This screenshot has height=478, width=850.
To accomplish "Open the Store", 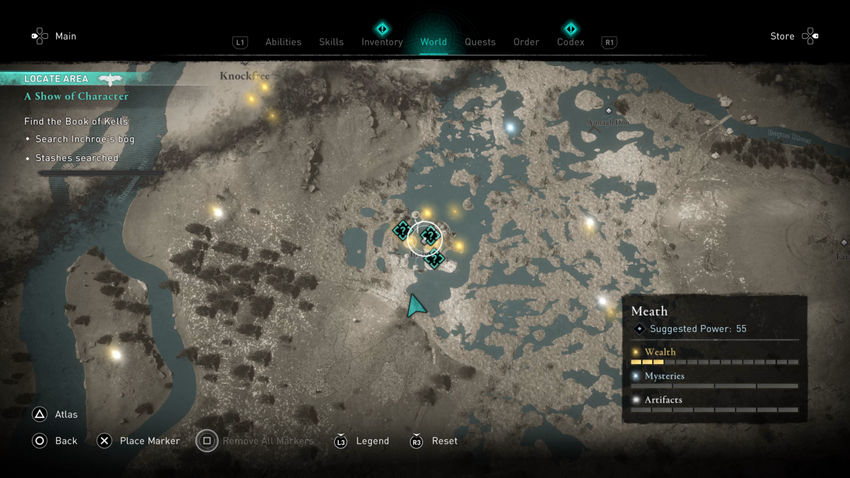I will 782,37.
